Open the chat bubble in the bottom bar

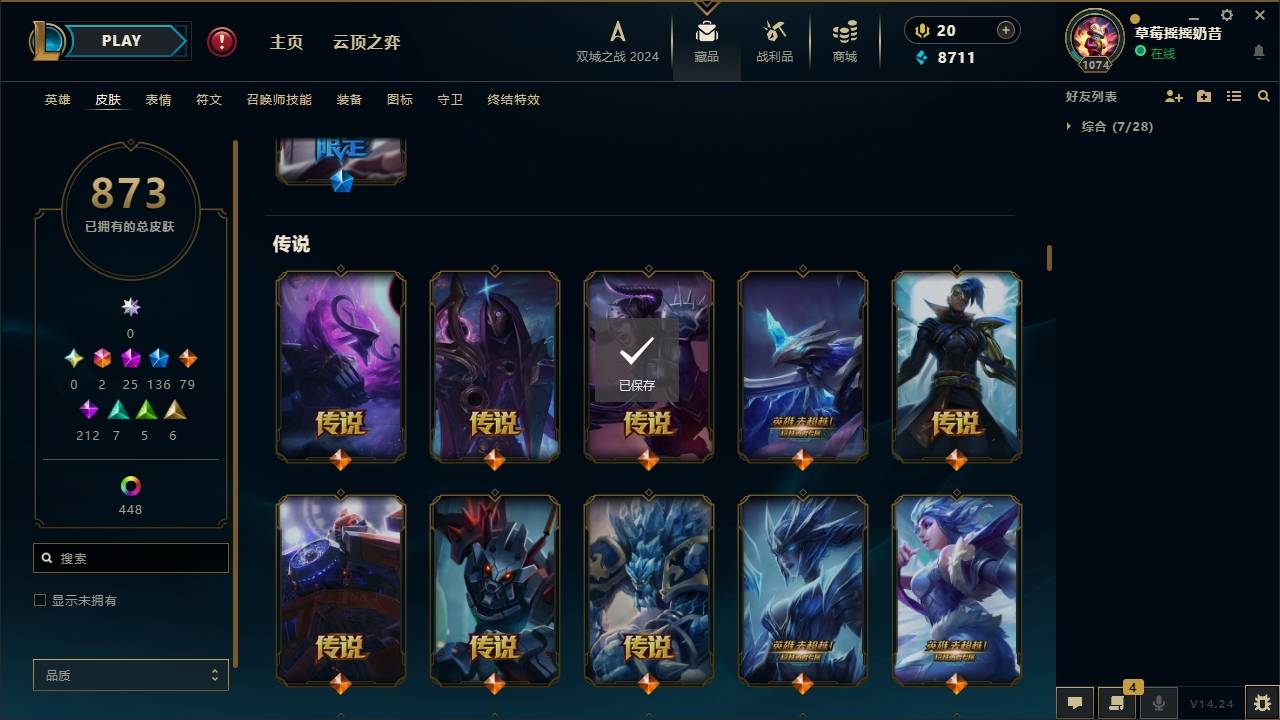[x=1074, y=703]
